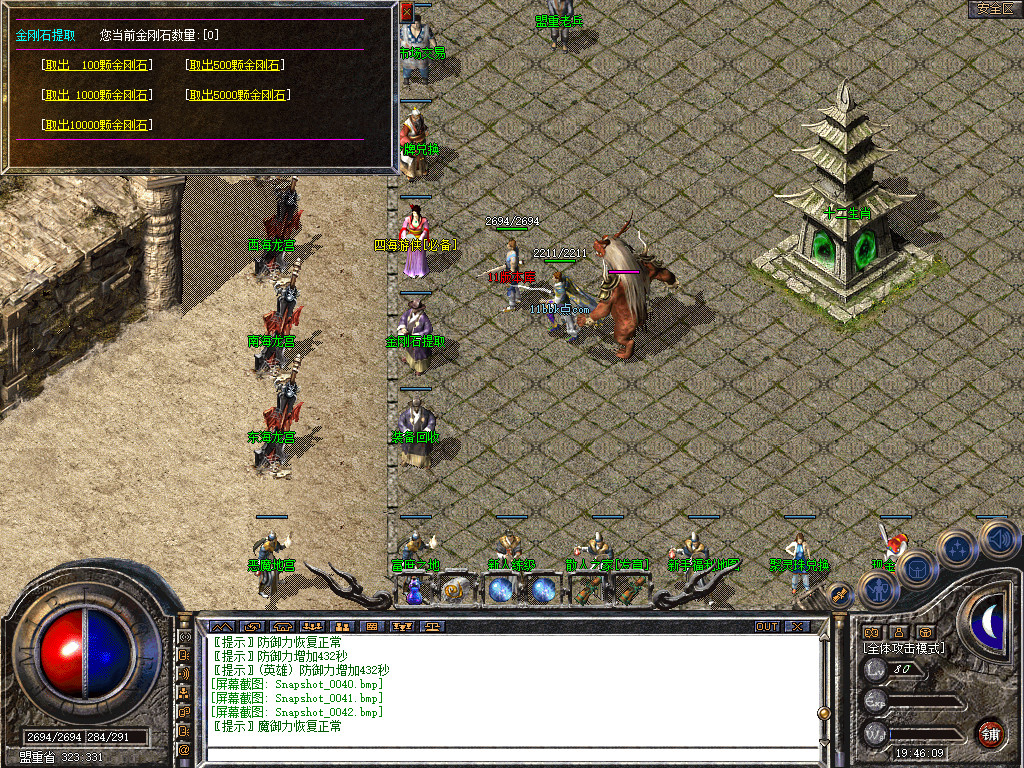Change the all-attack mode label
The image size is (1024, 768).
(904, 648)
